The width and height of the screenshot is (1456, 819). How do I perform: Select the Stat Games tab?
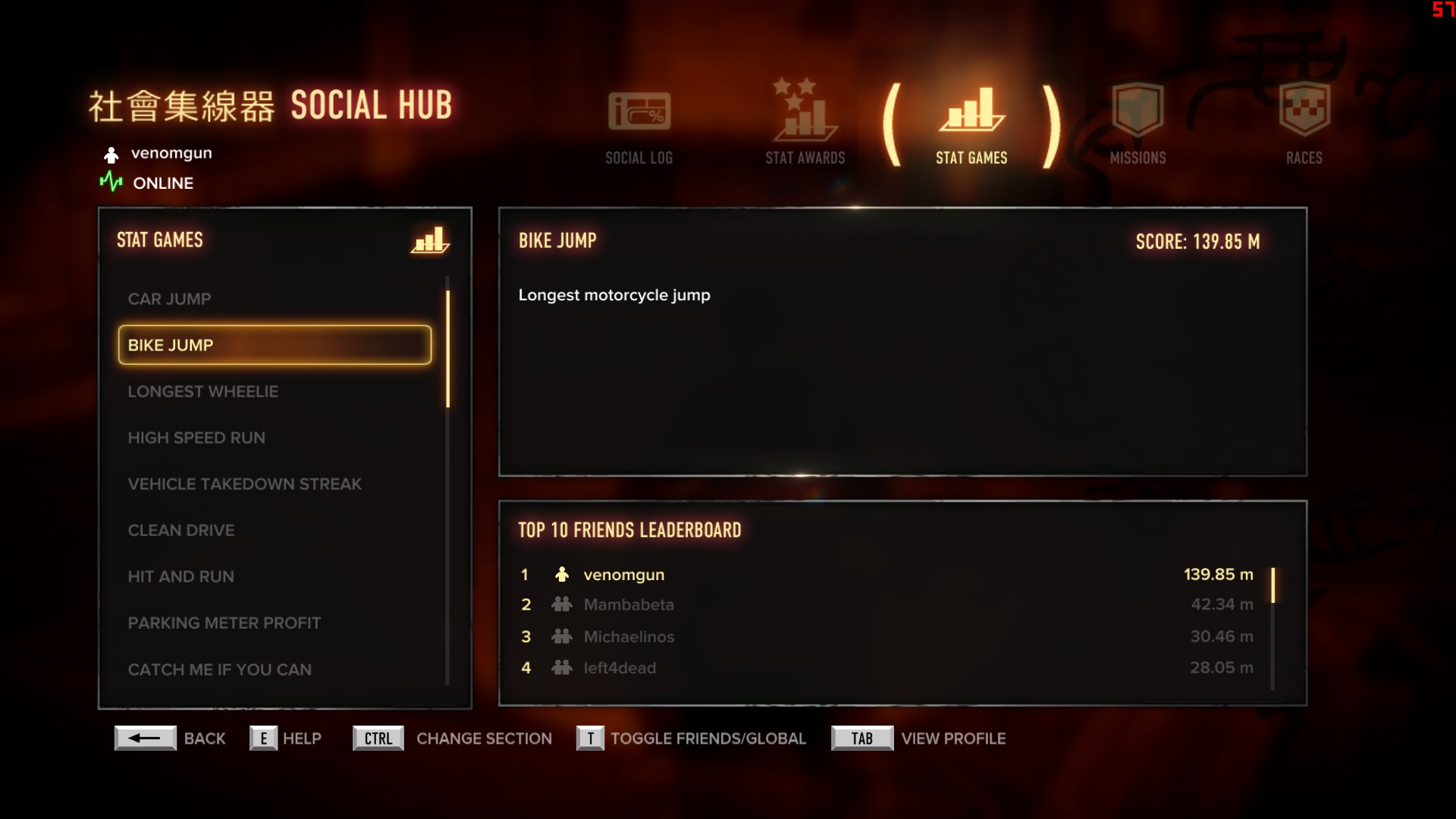(971, 127)
